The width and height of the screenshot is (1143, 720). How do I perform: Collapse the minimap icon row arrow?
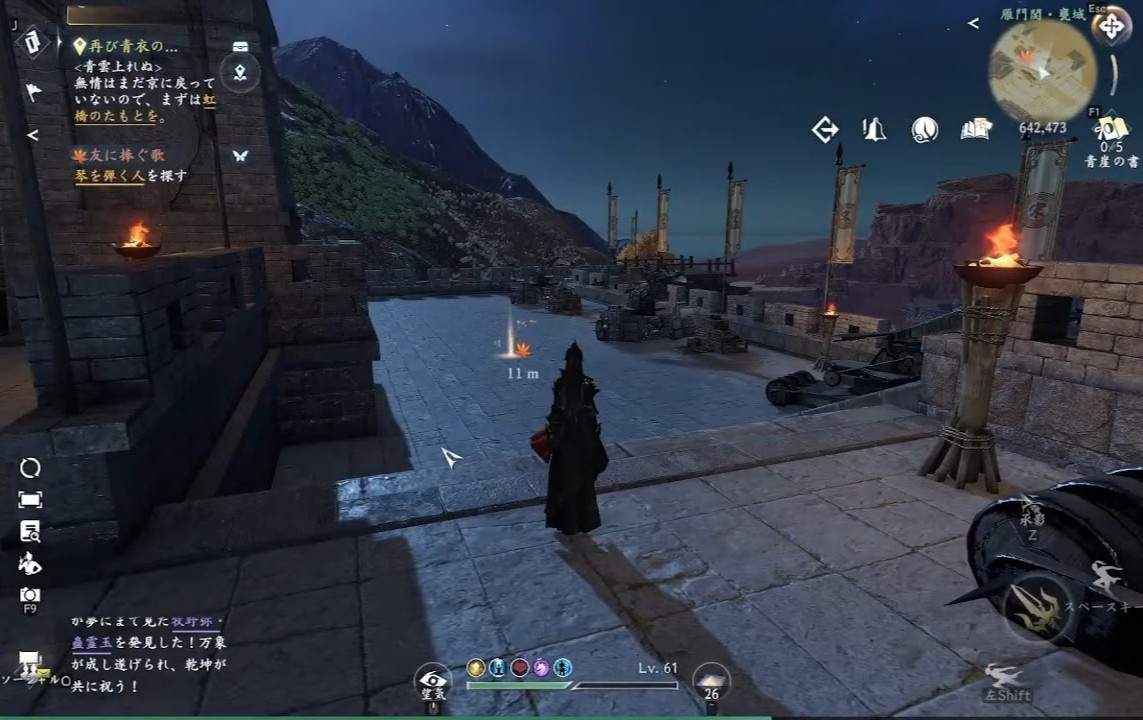tap(973, 23)
